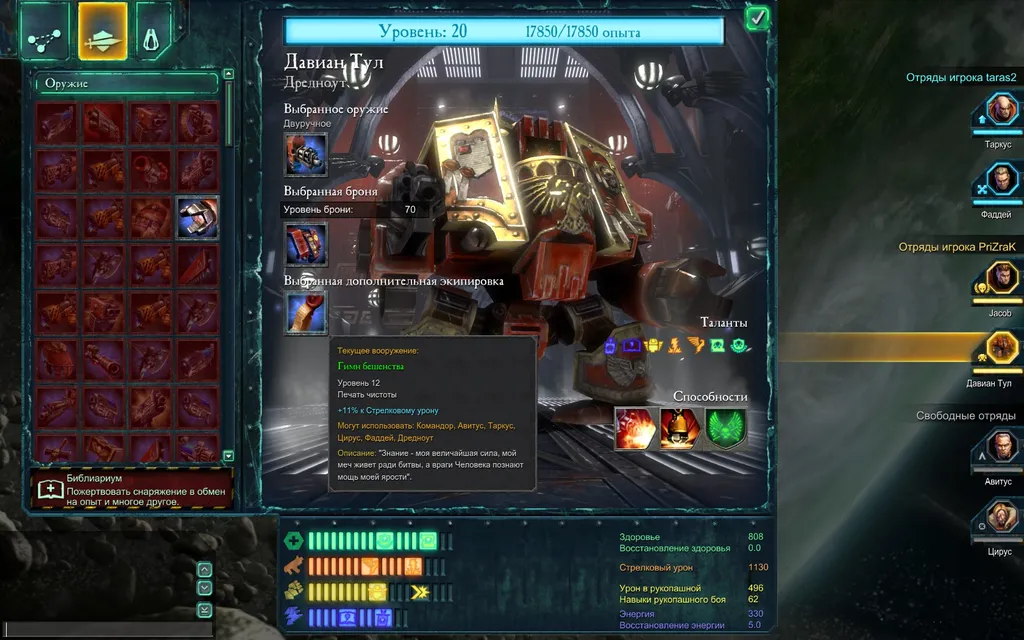Select the highlighted unlocked item in the weapon grid
Image resolution: width=1024 pixels, height=640 pixels.
tap(198, 217)
